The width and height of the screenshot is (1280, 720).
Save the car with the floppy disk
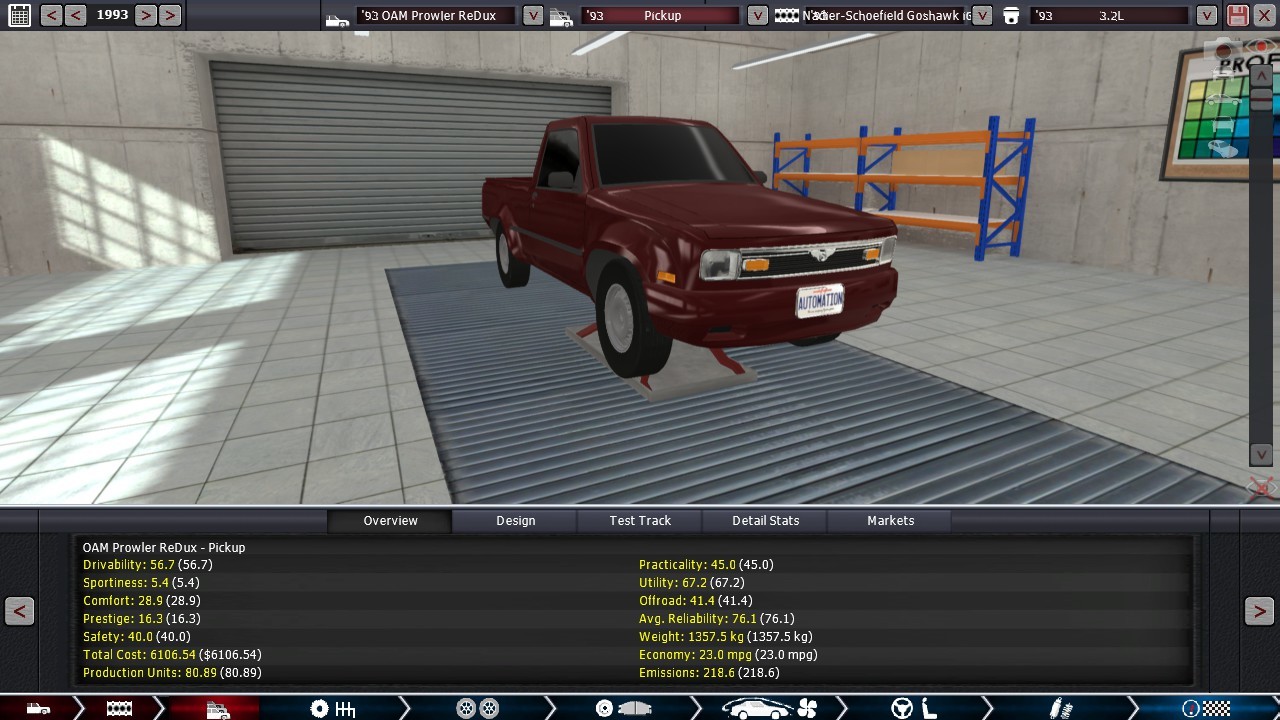click(1238, 15)
